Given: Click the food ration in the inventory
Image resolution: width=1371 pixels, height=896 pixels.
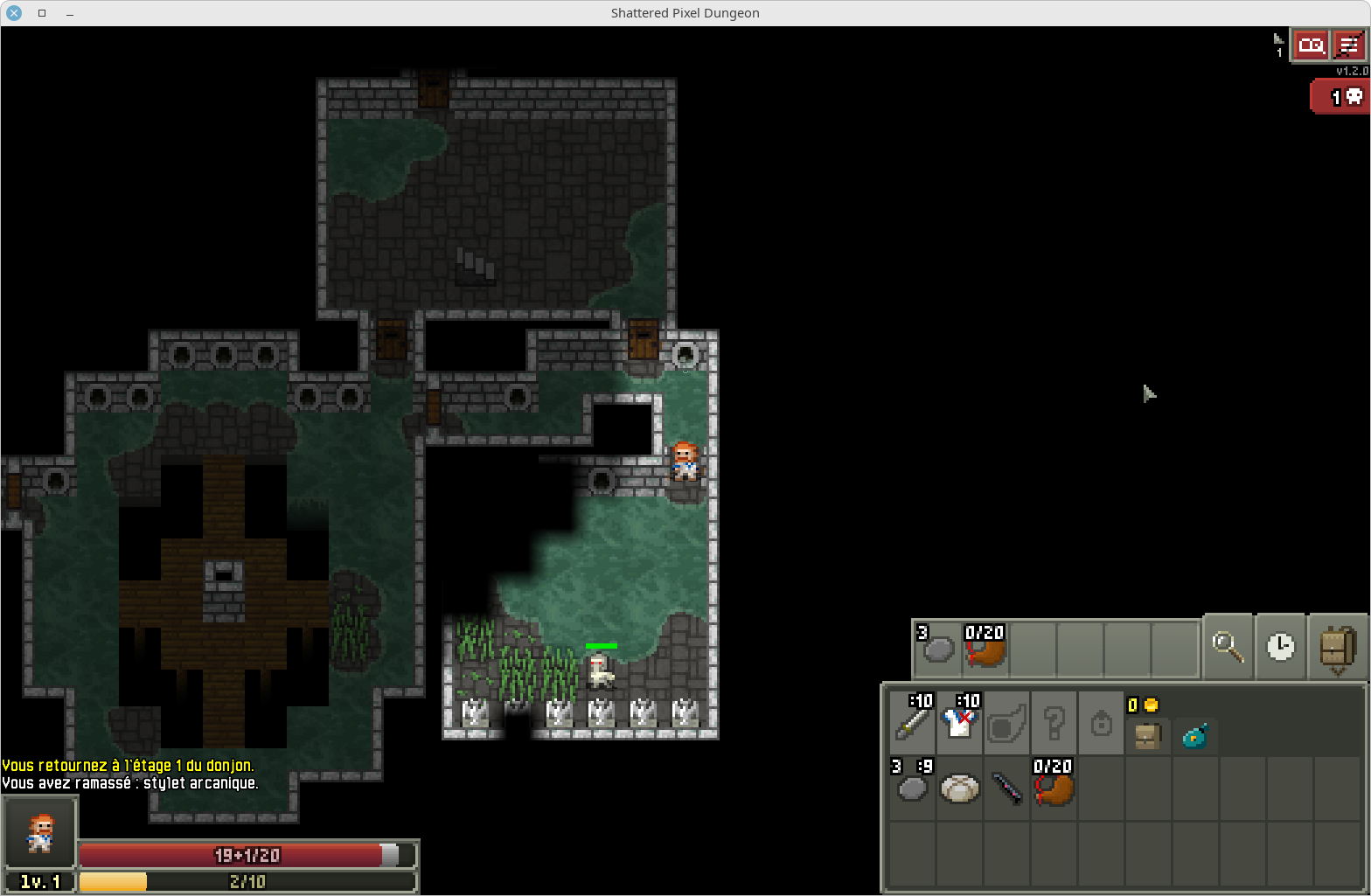Looking at the screenshot, I should [958, 791].
